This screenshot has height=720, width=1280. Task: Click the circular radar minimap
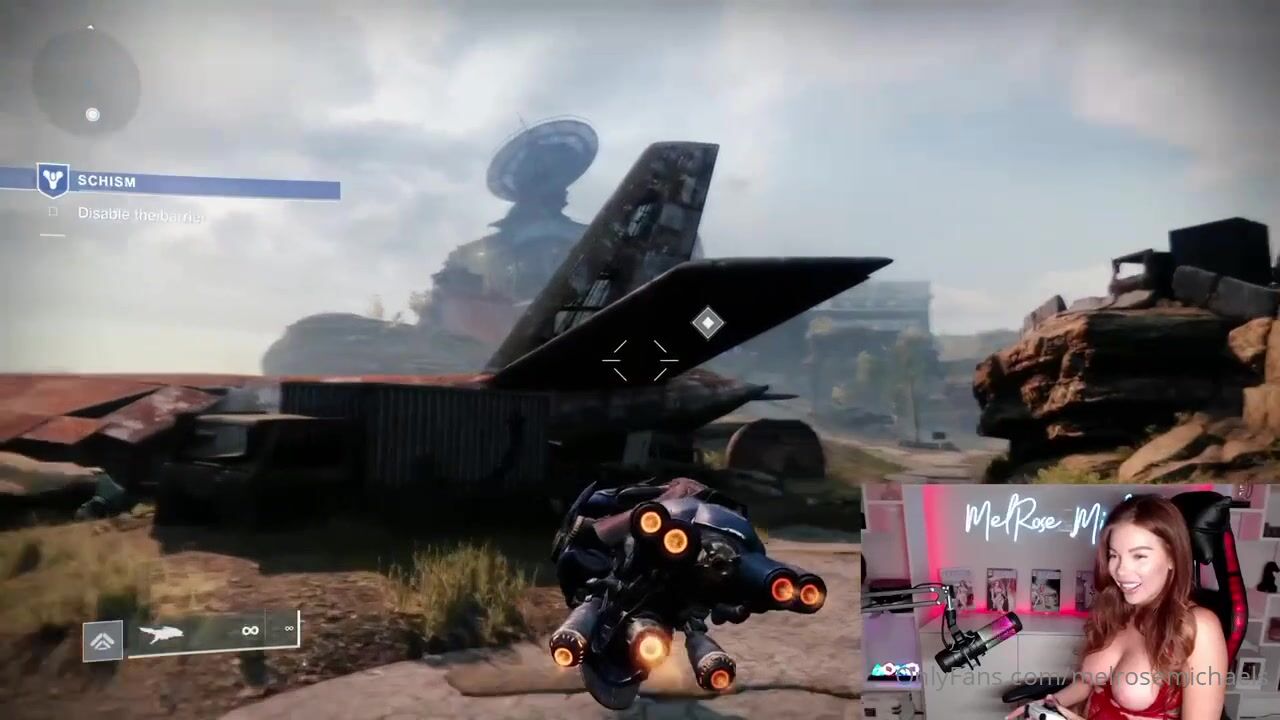(86, 80)
